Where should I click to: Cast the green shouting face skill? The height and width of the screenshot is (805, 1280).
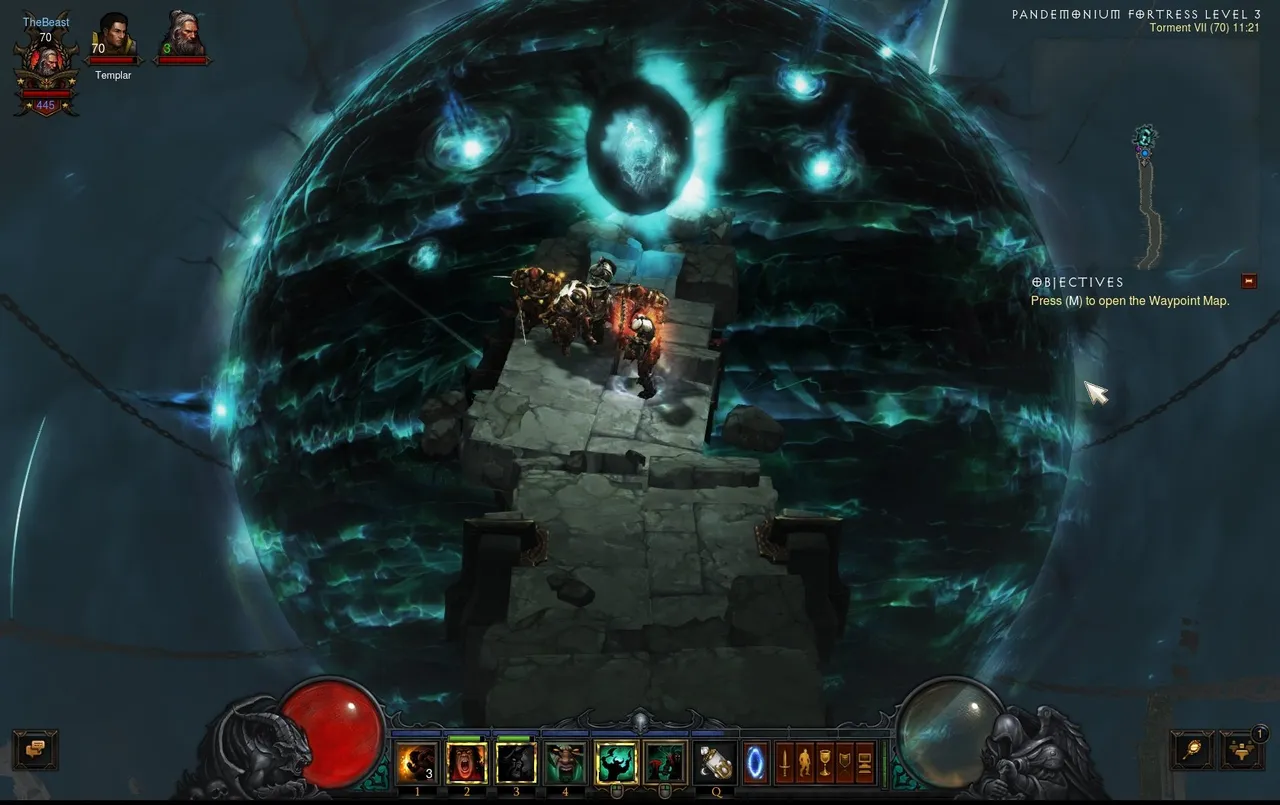pos(566,763)
